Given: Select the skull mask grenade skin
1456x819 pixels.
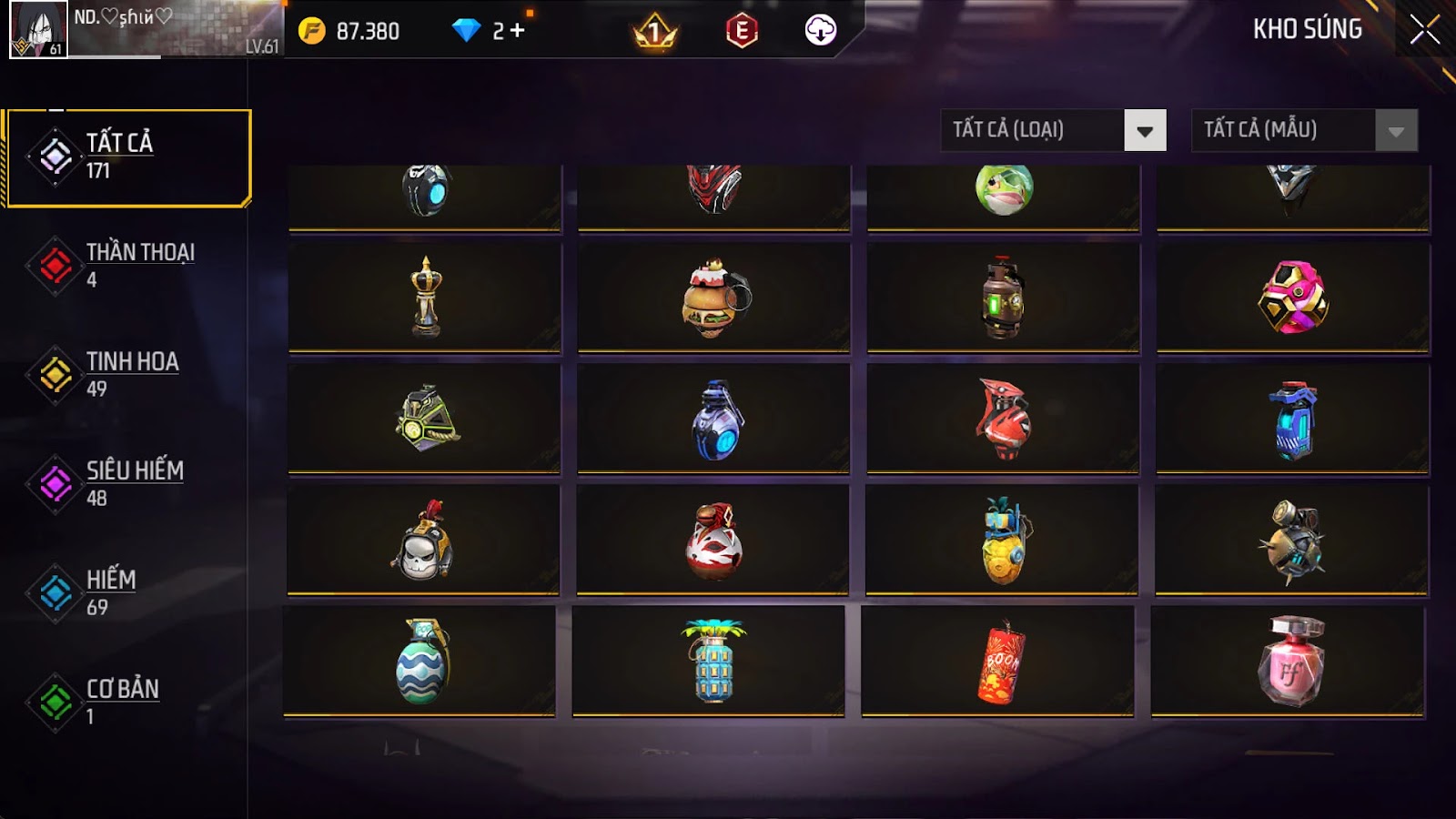Looking at the screenshot, I should click(x=423, y=541).
